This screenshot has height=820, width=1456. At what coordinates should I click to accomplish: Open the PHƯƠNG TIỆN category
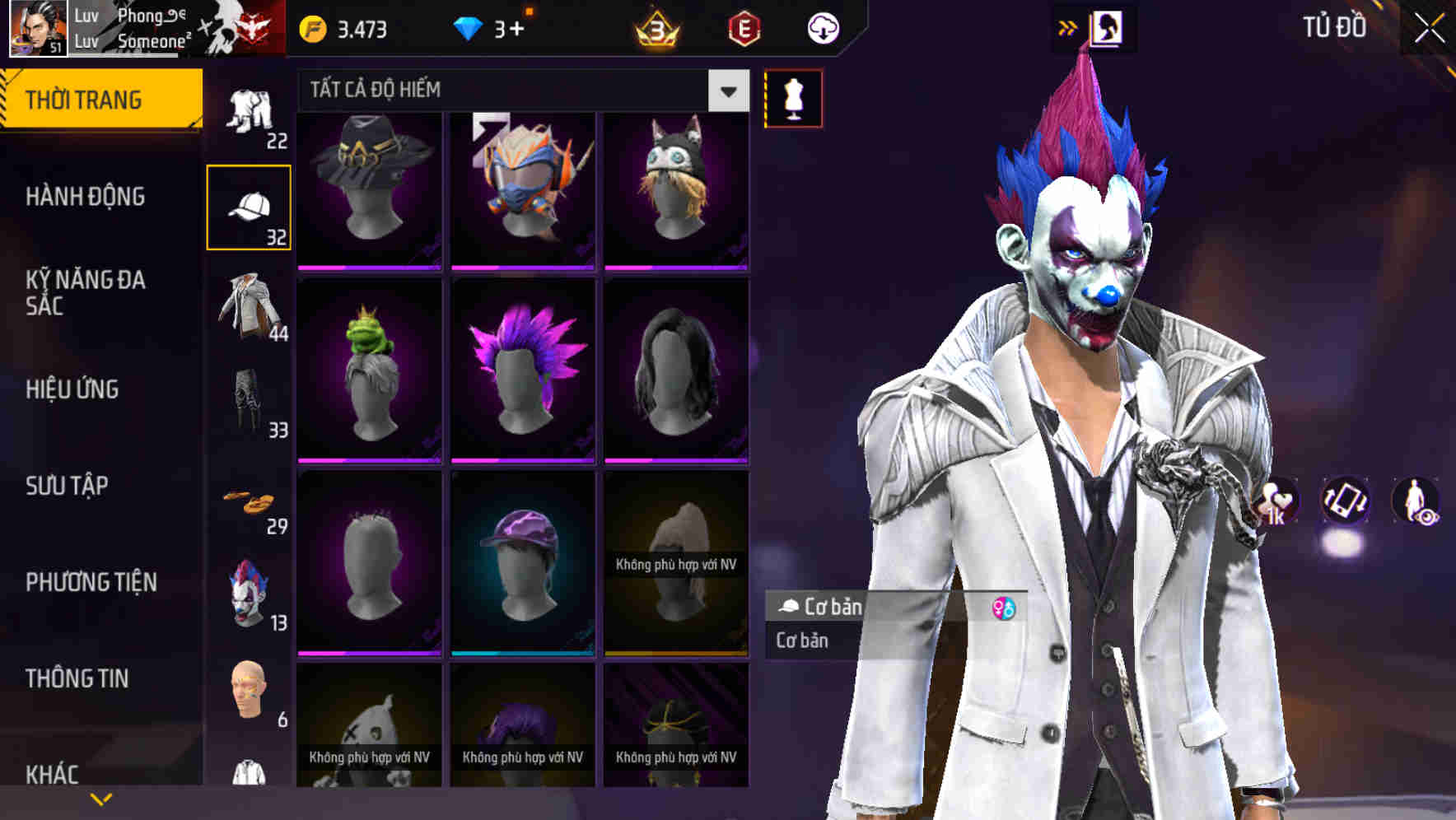point(90,581)
